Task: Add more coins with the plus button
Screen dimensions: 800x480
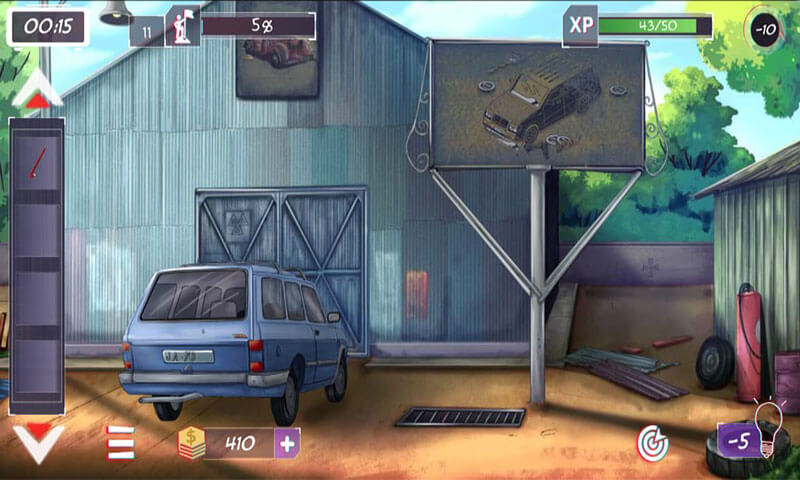Action: [x=287, y=442]
